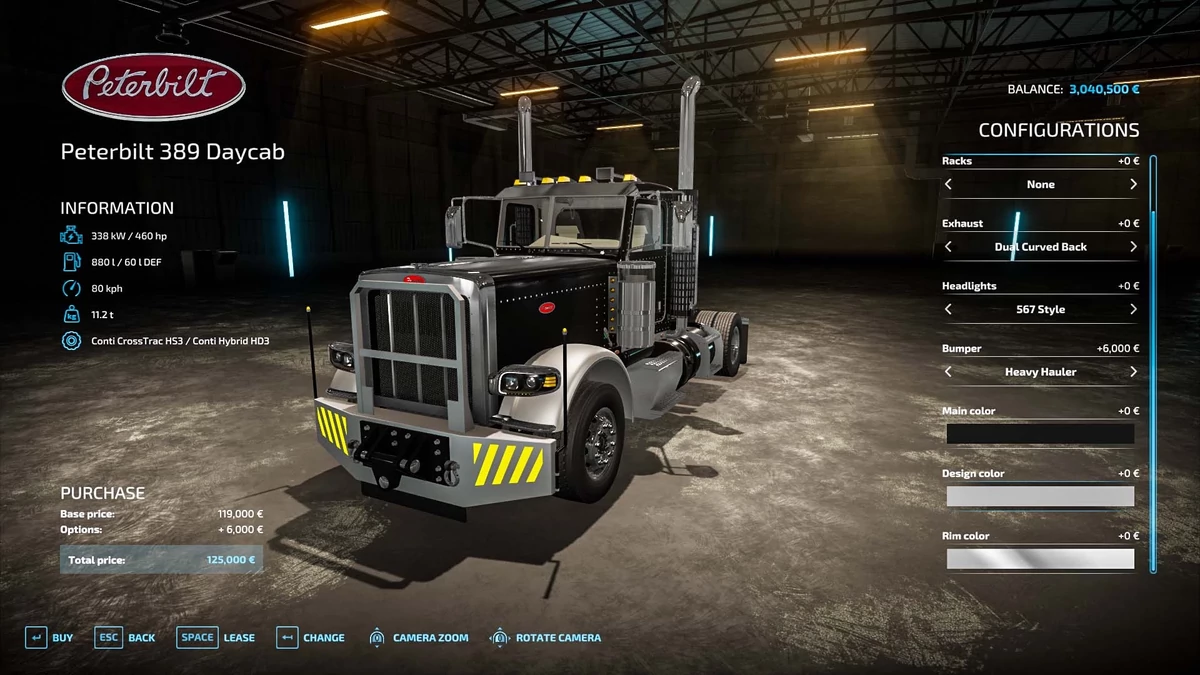Change Bumper to next option

pos(1133,372)
